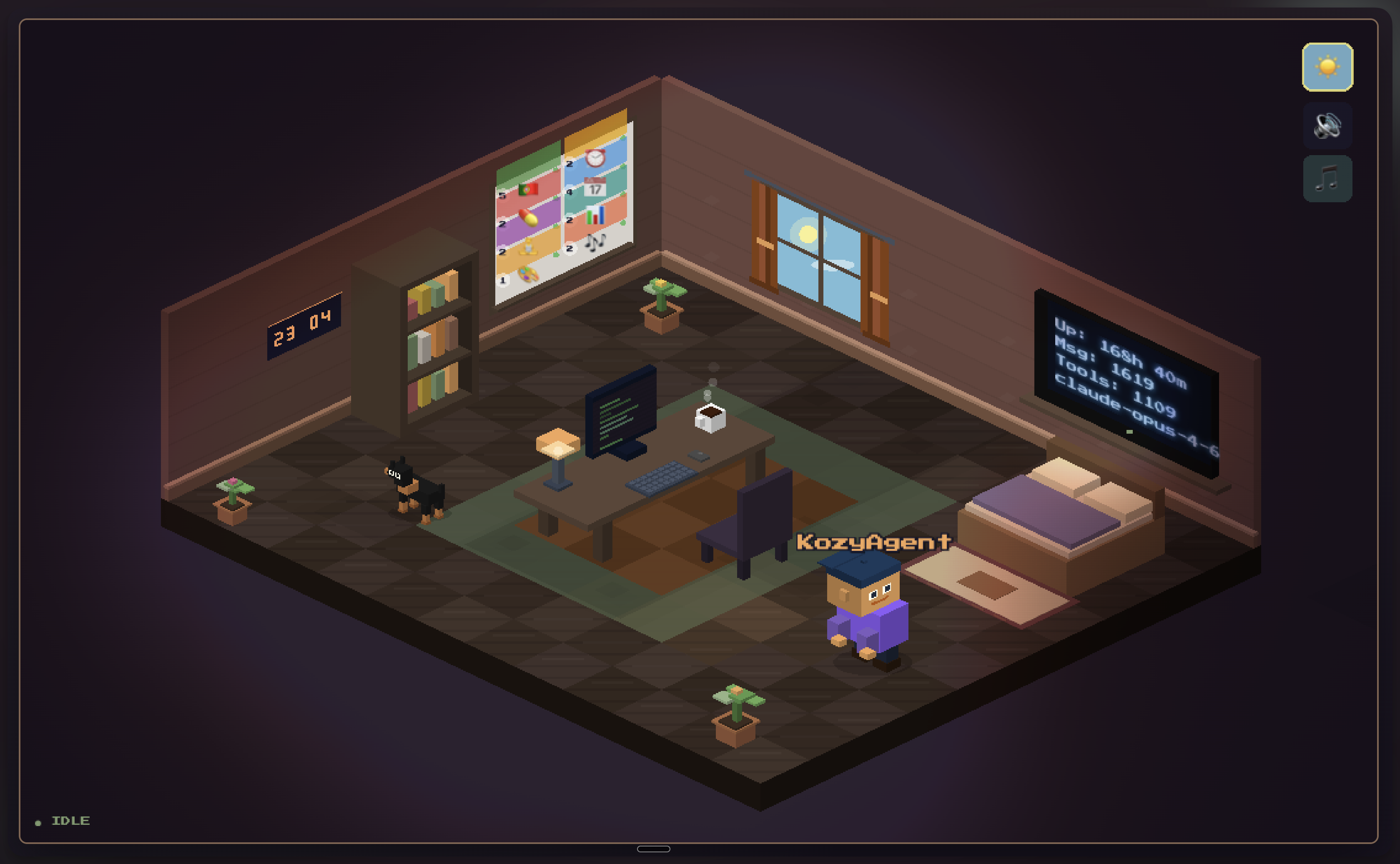Click the IDLE status indicator
1400x864 pixels.
70,821
